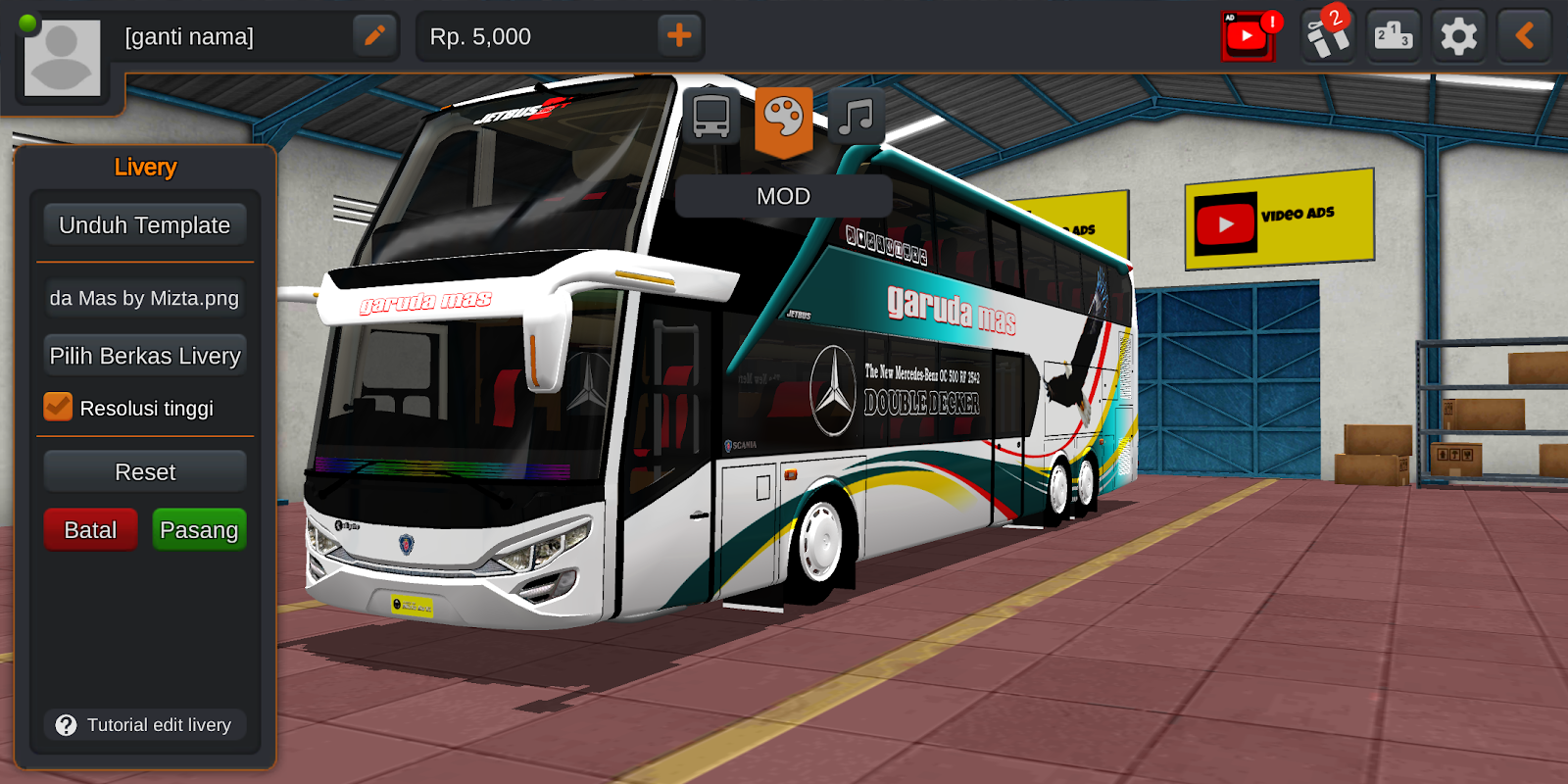Disable the Resolusi tinggi checkbox
Image resolution: width=1568 pixels, height=784 pixels.
57,406
